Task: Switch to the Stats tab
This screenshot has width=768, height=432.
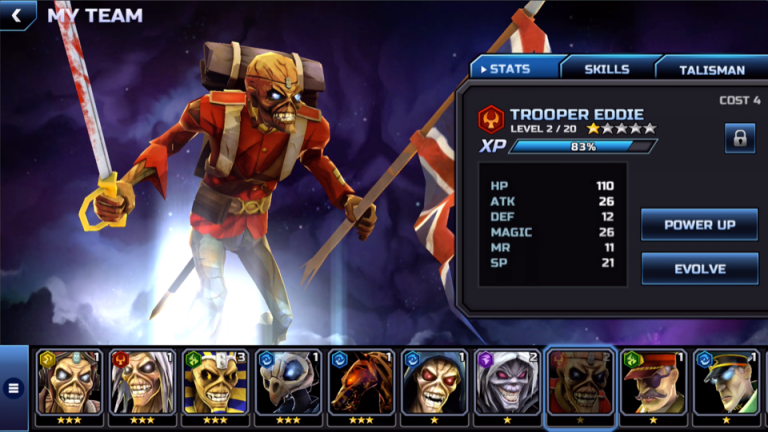Action: click(x=515, y=69)
